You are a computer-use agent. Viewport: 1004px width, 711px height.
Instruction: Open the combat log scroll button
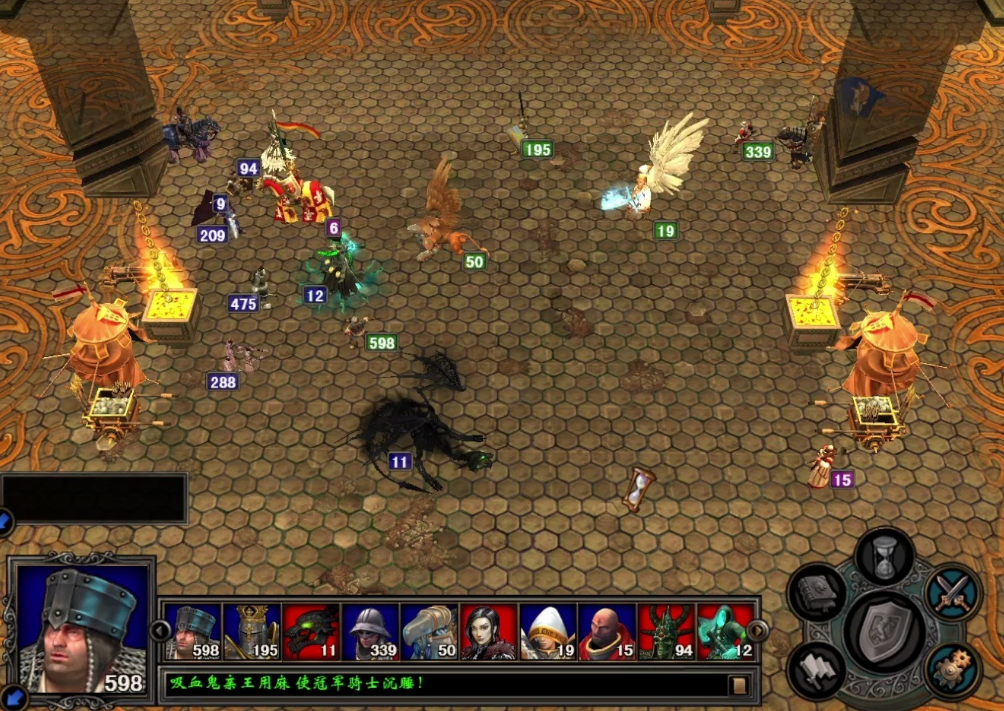pos(739,685)
